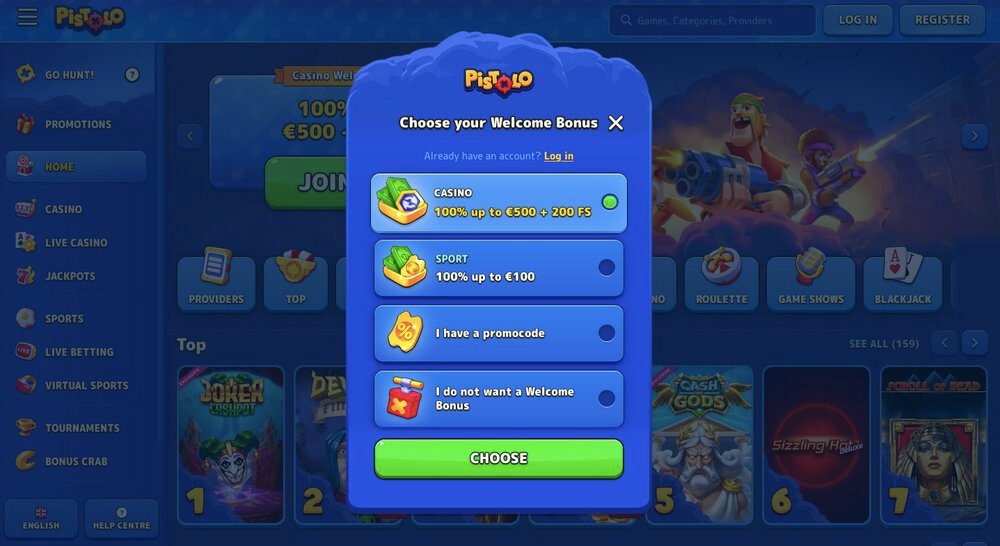Open the hamburger menu
The image size is (1000, 546).
point(27,18)
